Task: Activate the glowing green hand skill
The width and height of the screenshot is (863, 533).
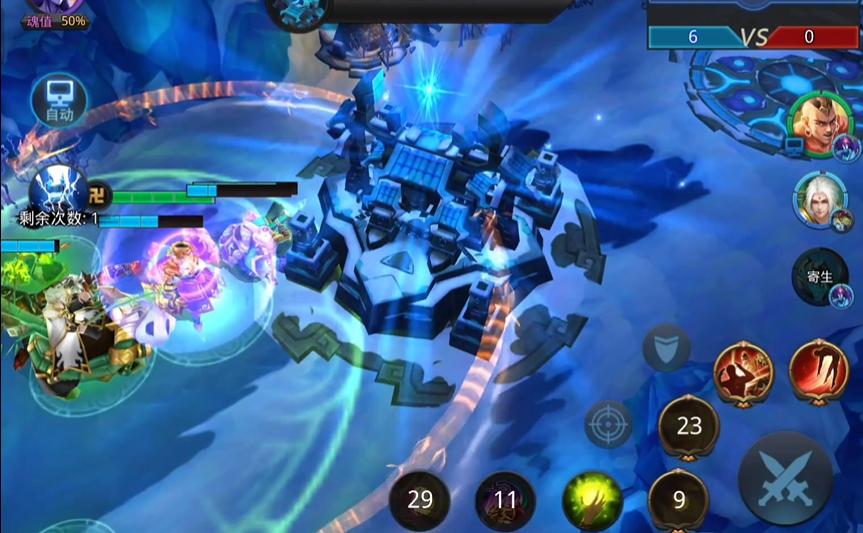Action: (592, 499)
